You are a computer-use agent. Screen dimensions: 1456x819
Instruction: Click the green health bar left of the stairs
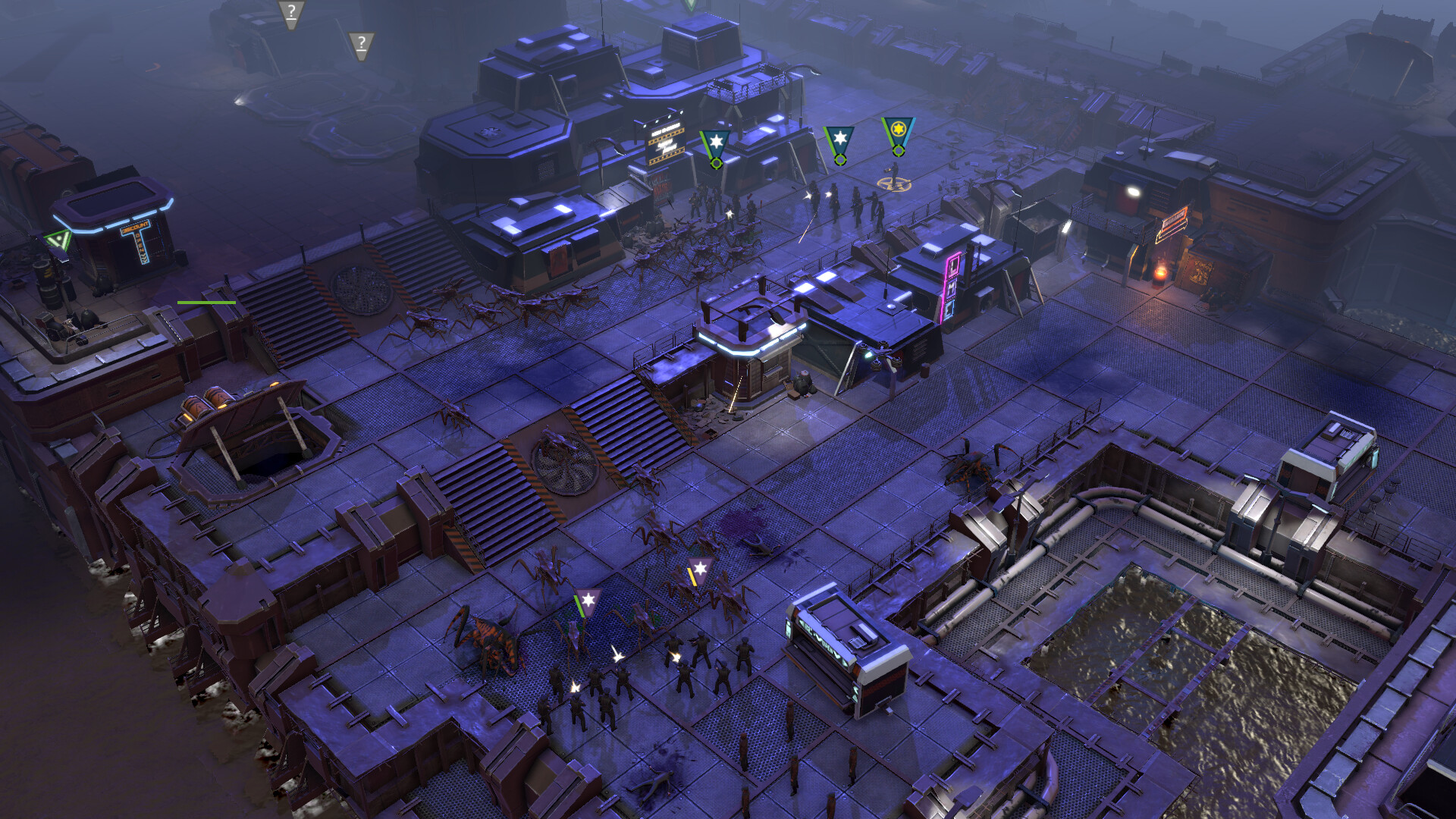point(205,302)
